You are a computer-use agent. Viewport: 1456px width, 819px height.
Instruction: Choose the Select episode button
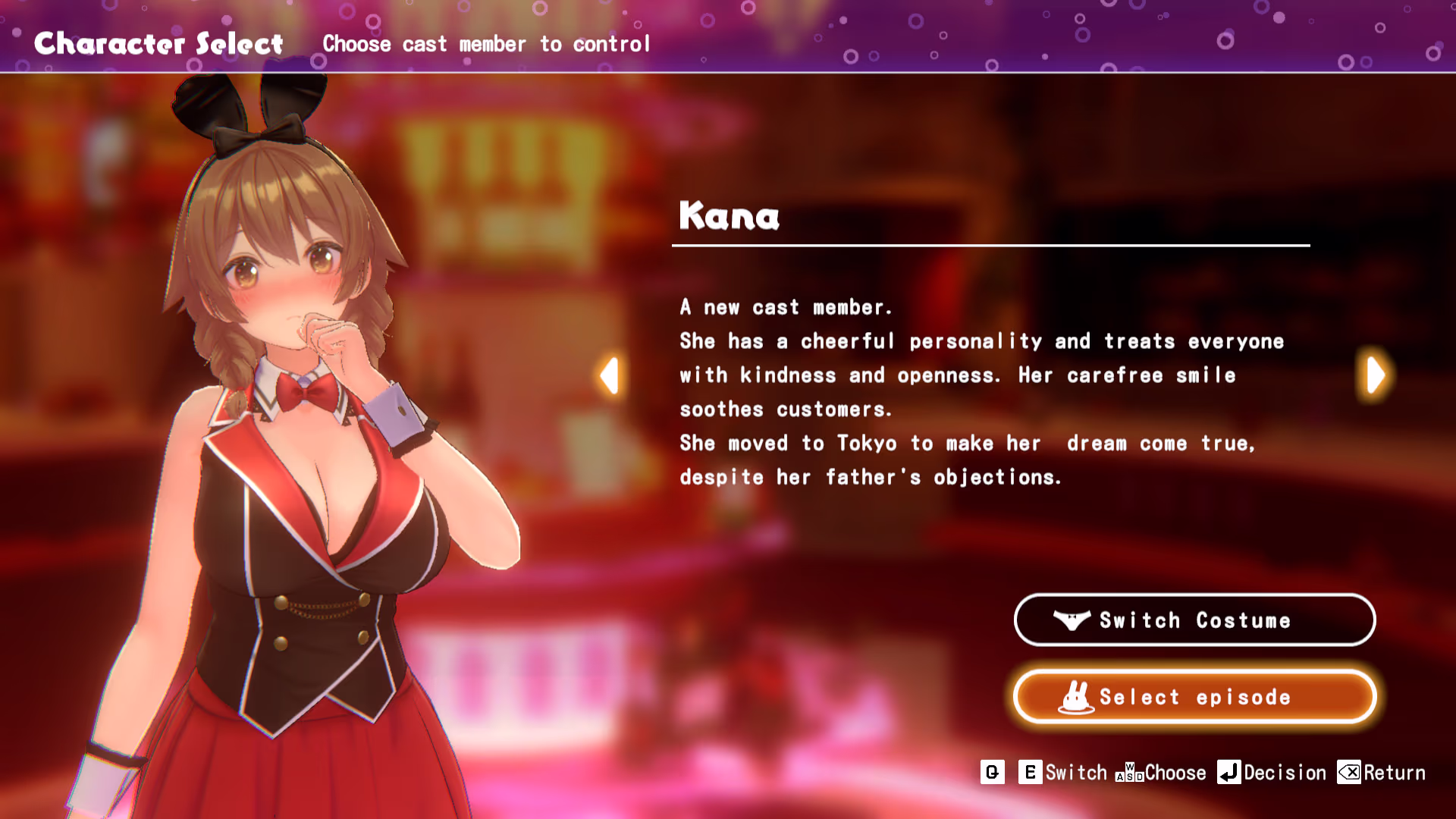1194,697
